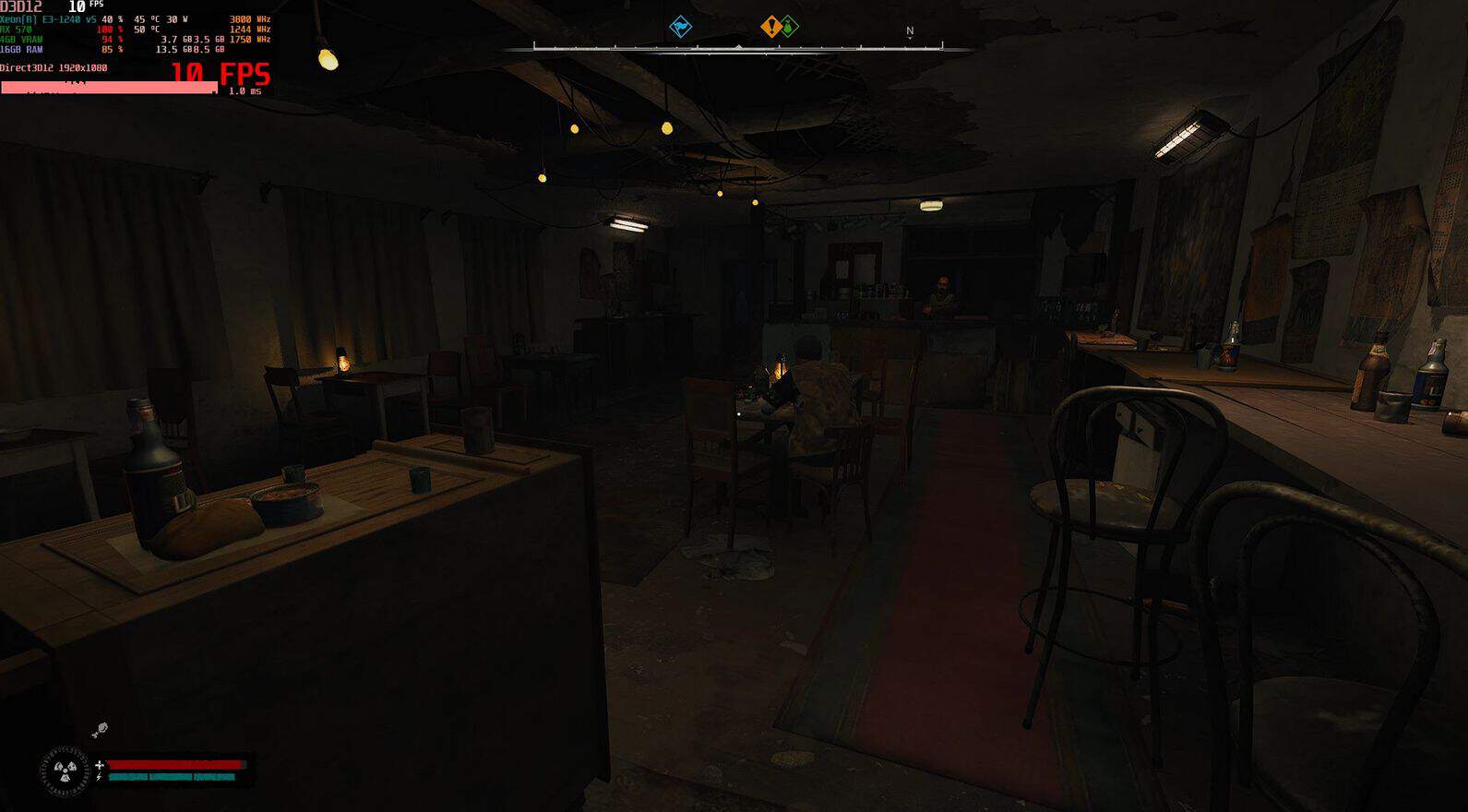Click the hunger status icon

tap(100, 730)
